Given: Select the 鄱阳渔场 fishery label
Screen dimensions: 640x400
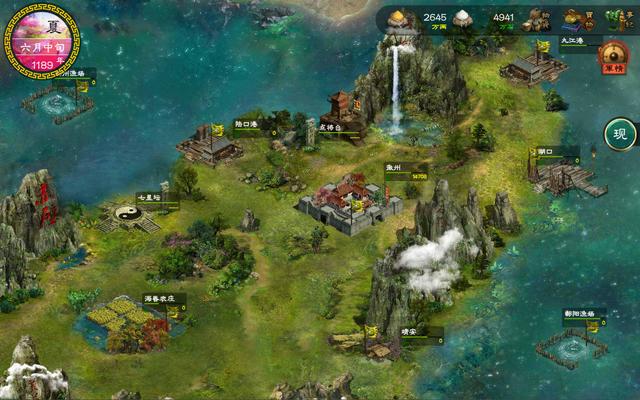Looking at the screenshot, I should click(x=578, y=314).
